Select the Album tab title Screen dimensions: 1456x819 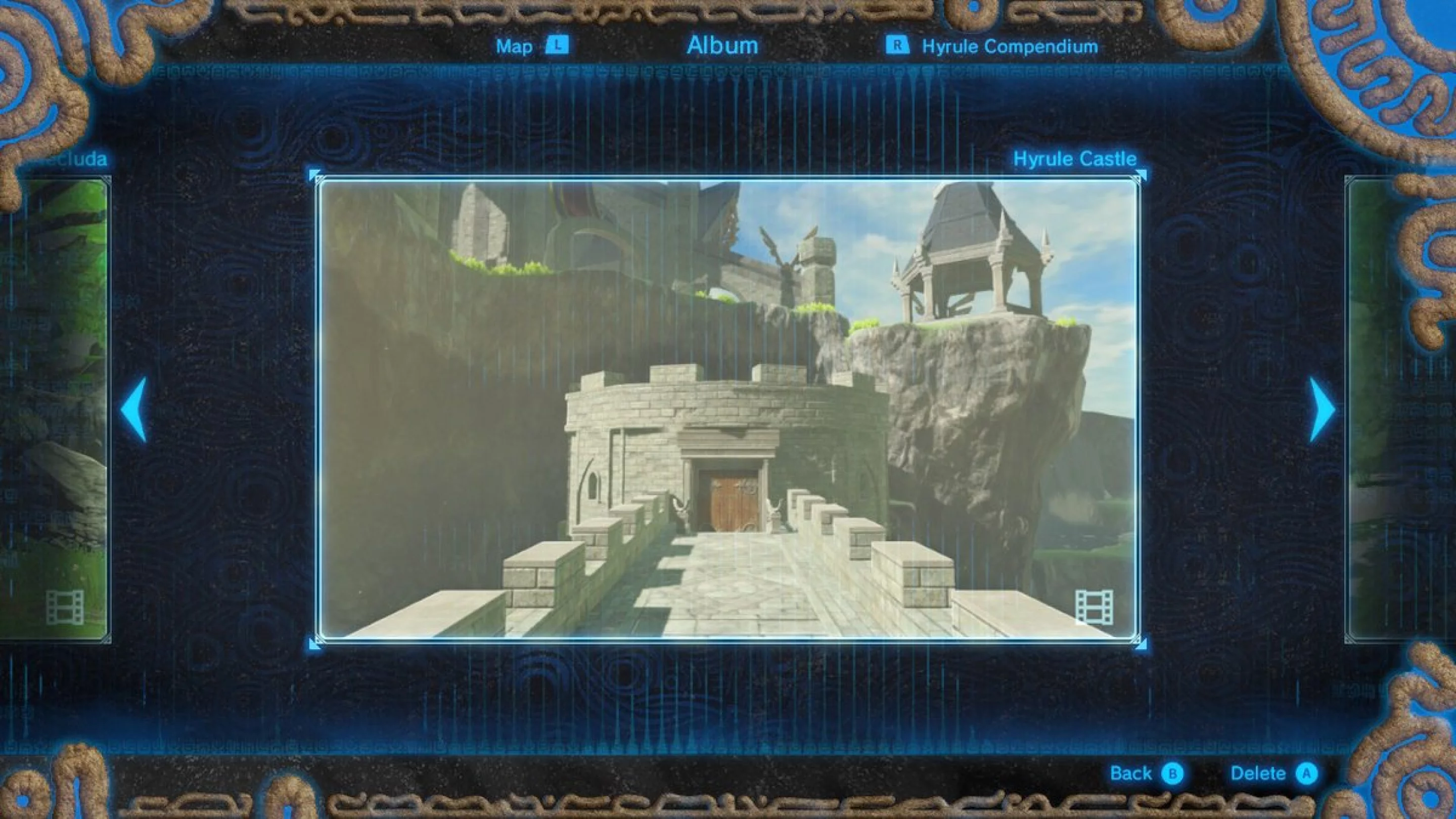coord(722,45)
